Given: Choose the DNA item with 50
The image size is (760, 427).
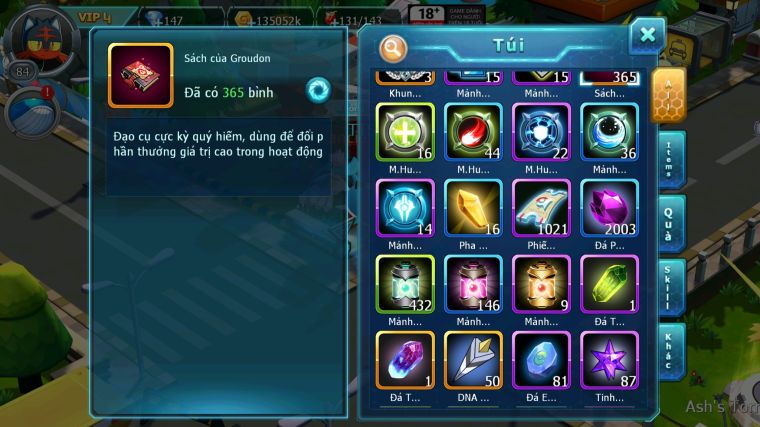Looking at the screenshot, I should pos(473,359).
